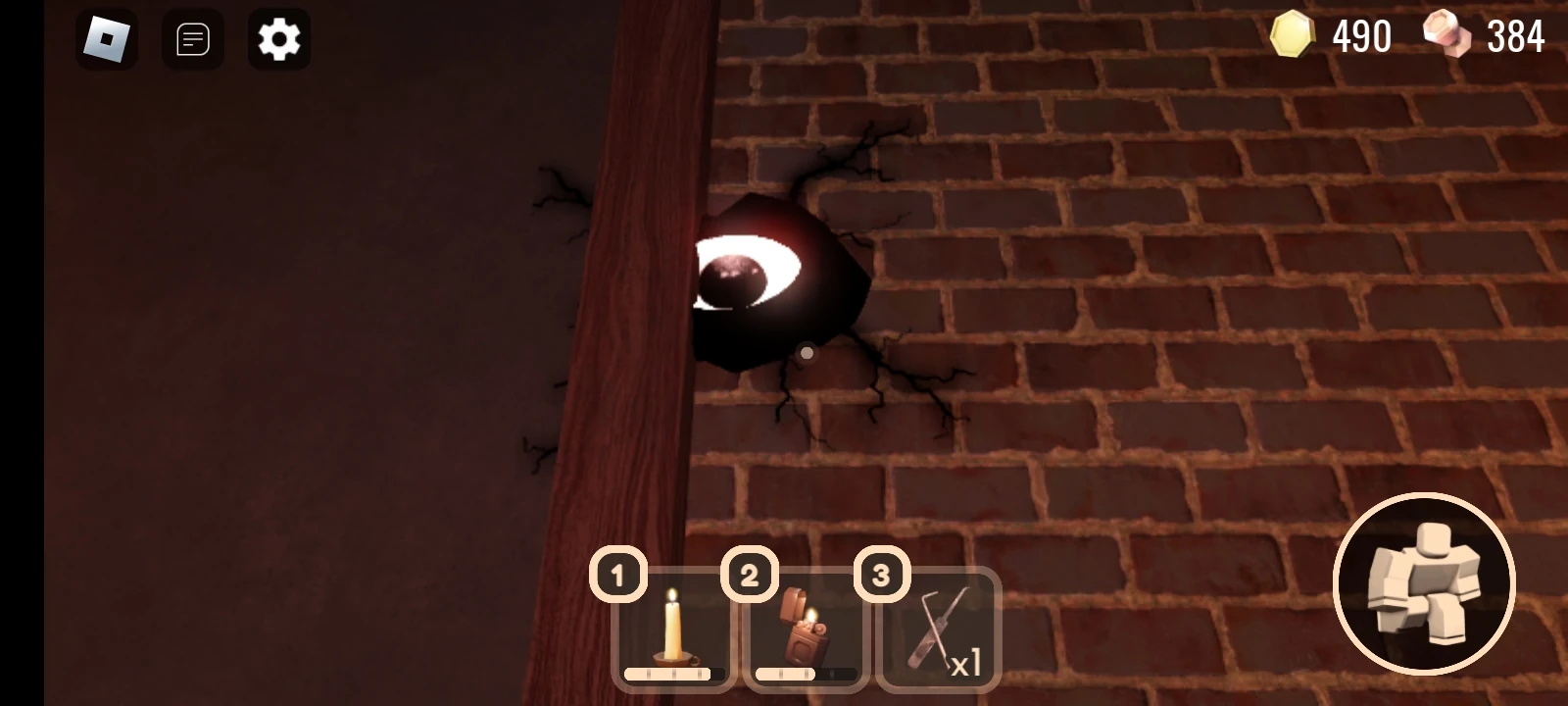The width and height of the screenshot is (1568, 706).
Task: Click the gemstone currency icon
Action: point(1447,36)
